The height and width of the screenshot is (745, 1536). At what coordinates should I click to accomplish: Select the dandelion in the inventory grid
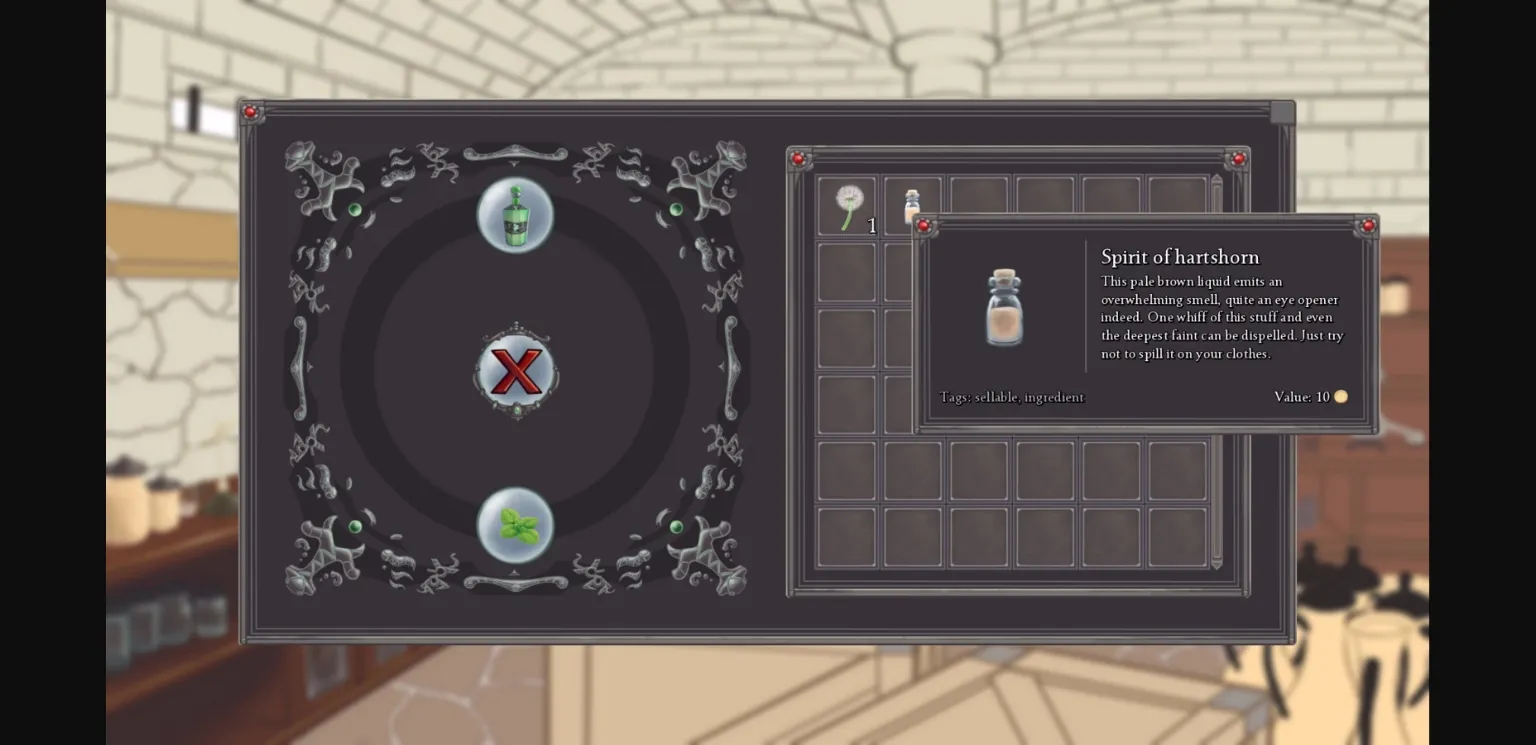coord(846,203)
